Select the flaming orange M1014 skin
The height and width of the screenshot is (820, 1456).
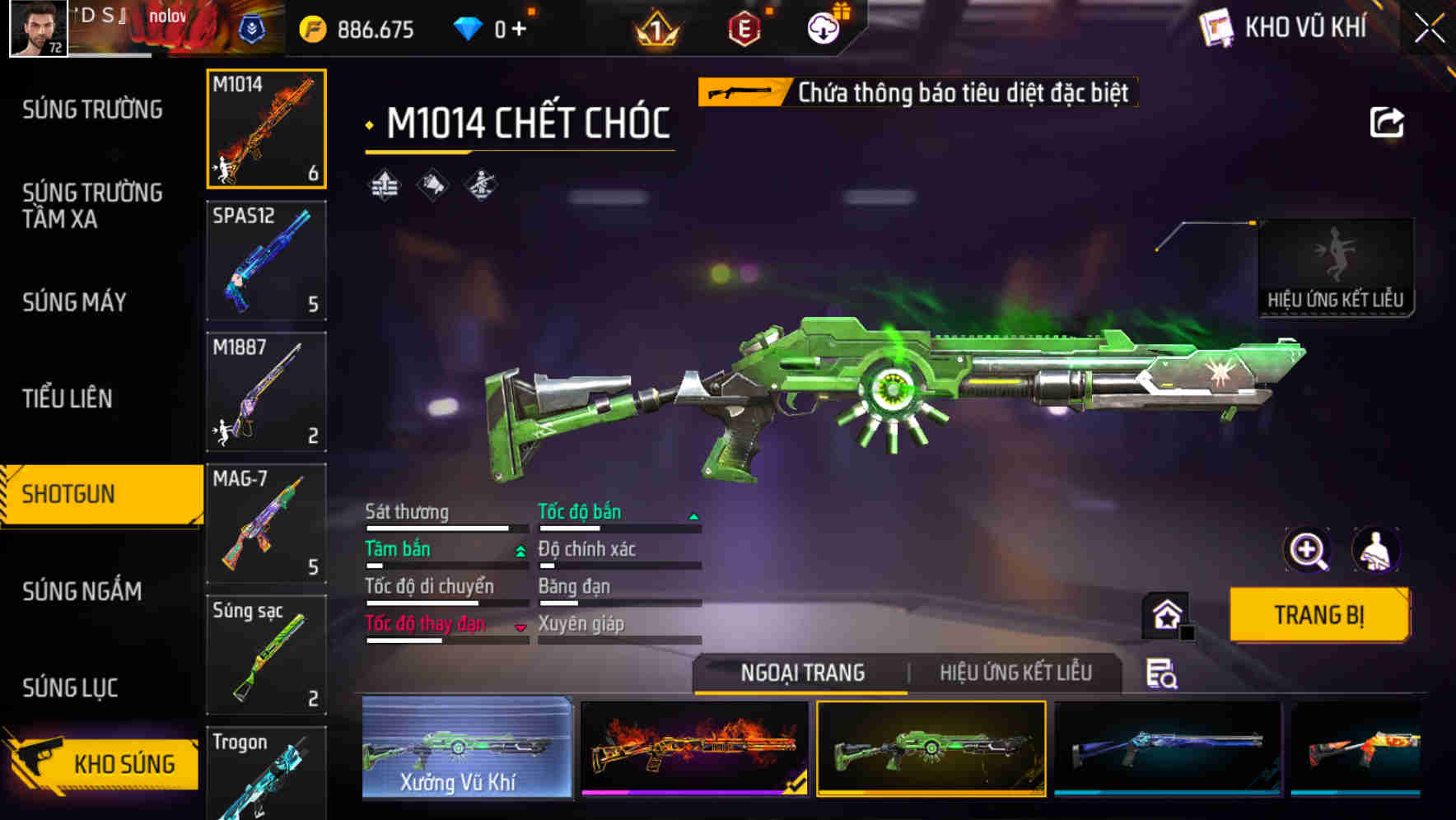tap(694, 748)
